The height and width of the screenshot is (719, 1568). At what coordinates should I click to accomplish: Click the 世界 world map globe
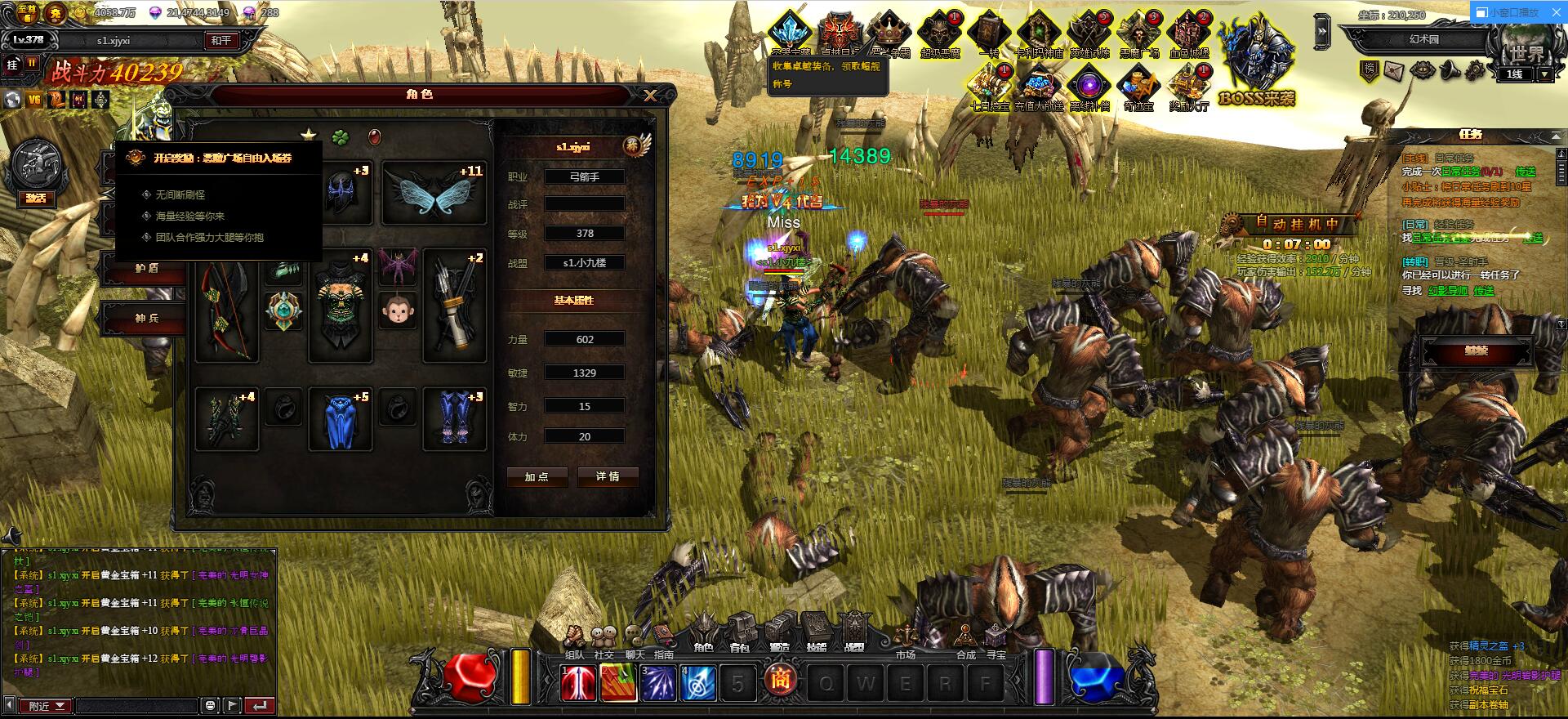[x=1526, y=49]
